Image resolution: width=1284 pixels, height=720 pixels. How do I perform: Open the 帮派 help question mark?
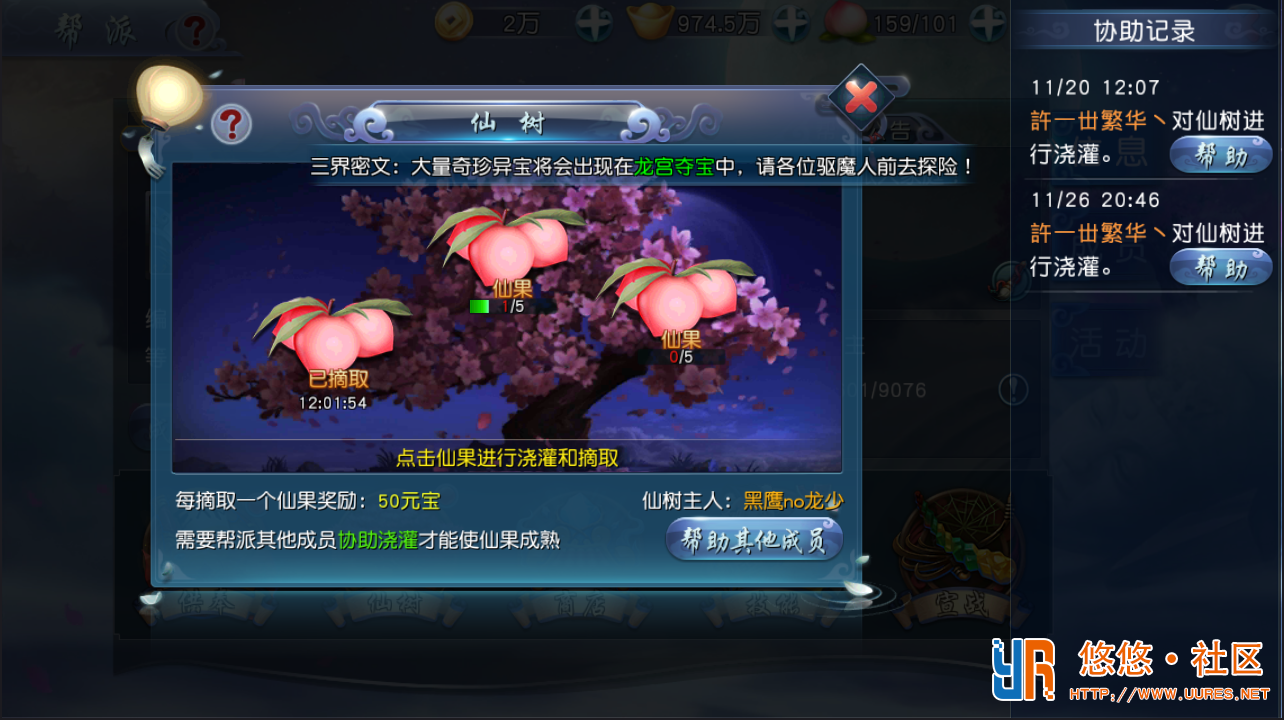tap(195, 31)
